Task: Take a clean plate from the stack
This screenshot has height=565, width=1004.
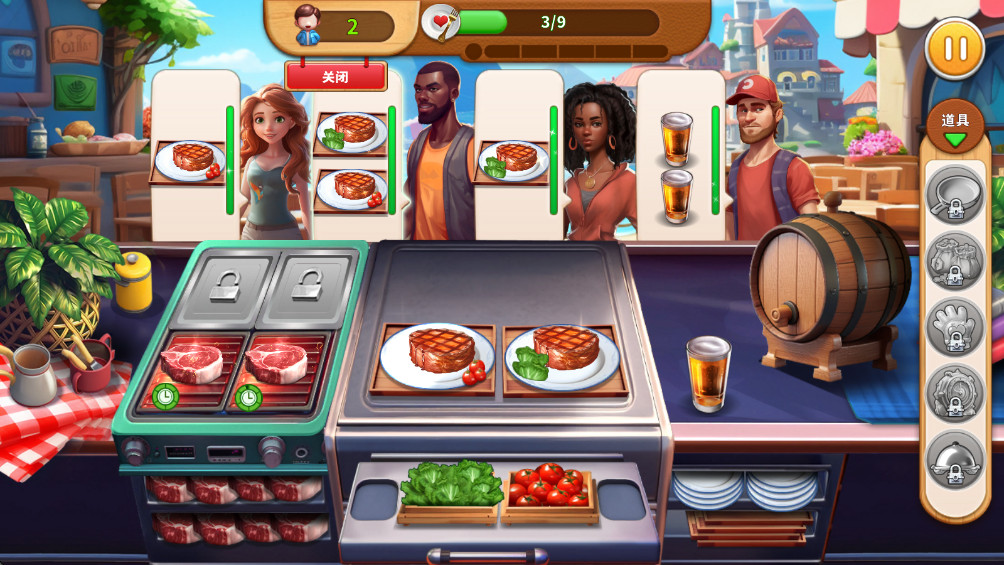Action: coord(745,489)
